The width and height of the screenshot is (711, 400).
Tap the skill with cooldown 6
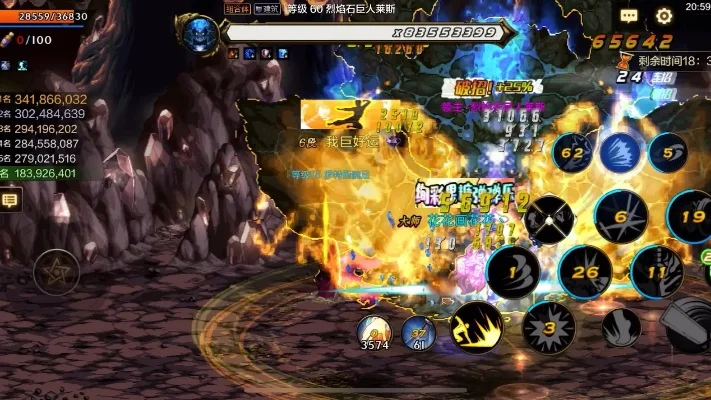621,215
